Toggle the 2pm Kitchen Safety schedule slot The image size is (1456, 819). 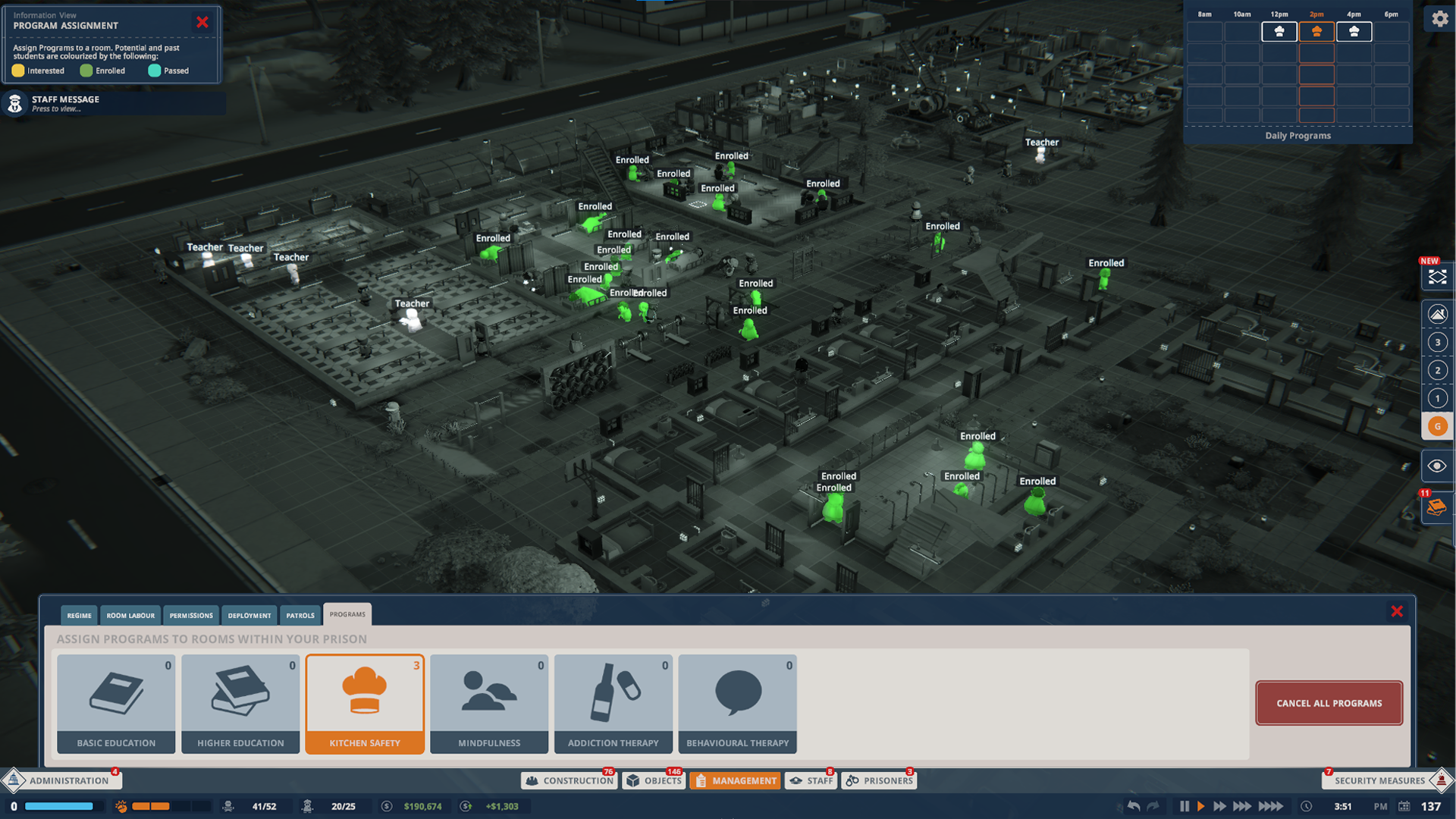(x=1316, y=32)
